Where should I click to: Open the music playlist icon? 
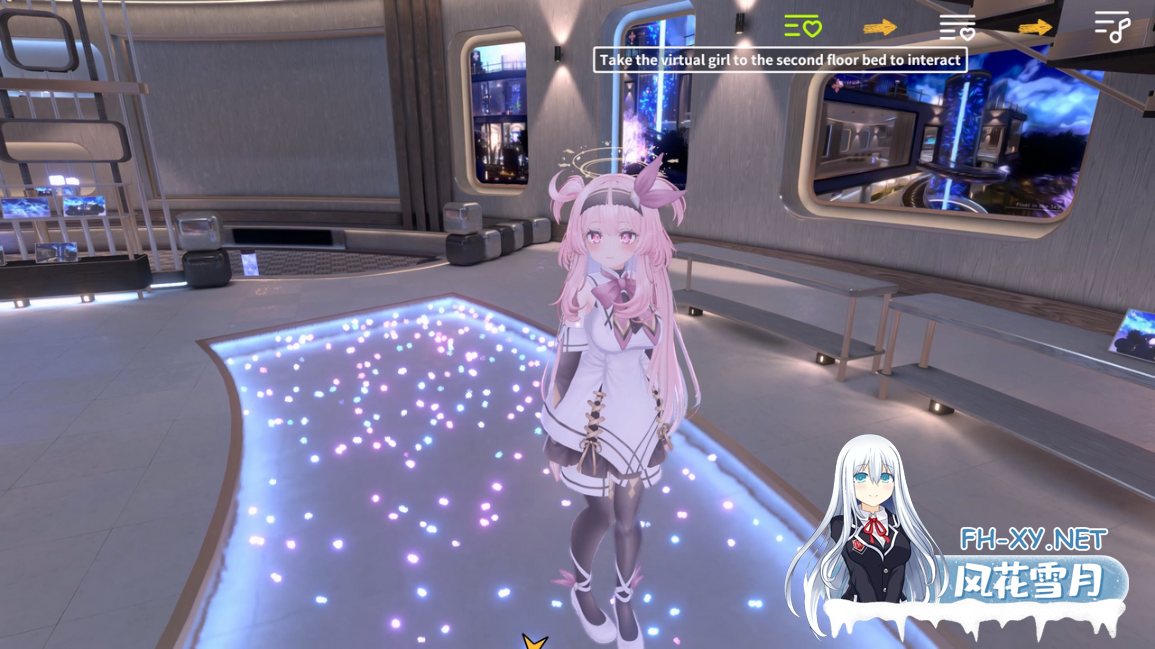[1111, 27]
